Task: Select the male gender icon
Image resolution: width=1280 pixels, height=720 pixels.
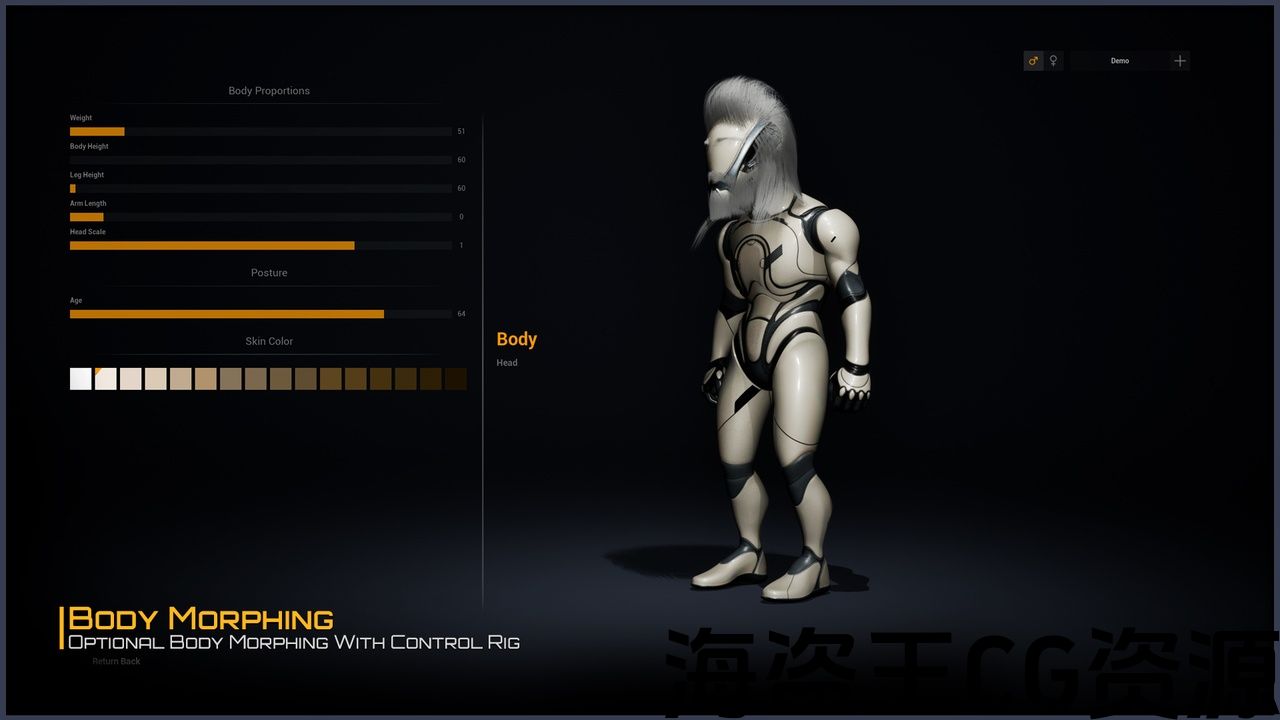Action: pyautogui.click(x=1033, y=61)
